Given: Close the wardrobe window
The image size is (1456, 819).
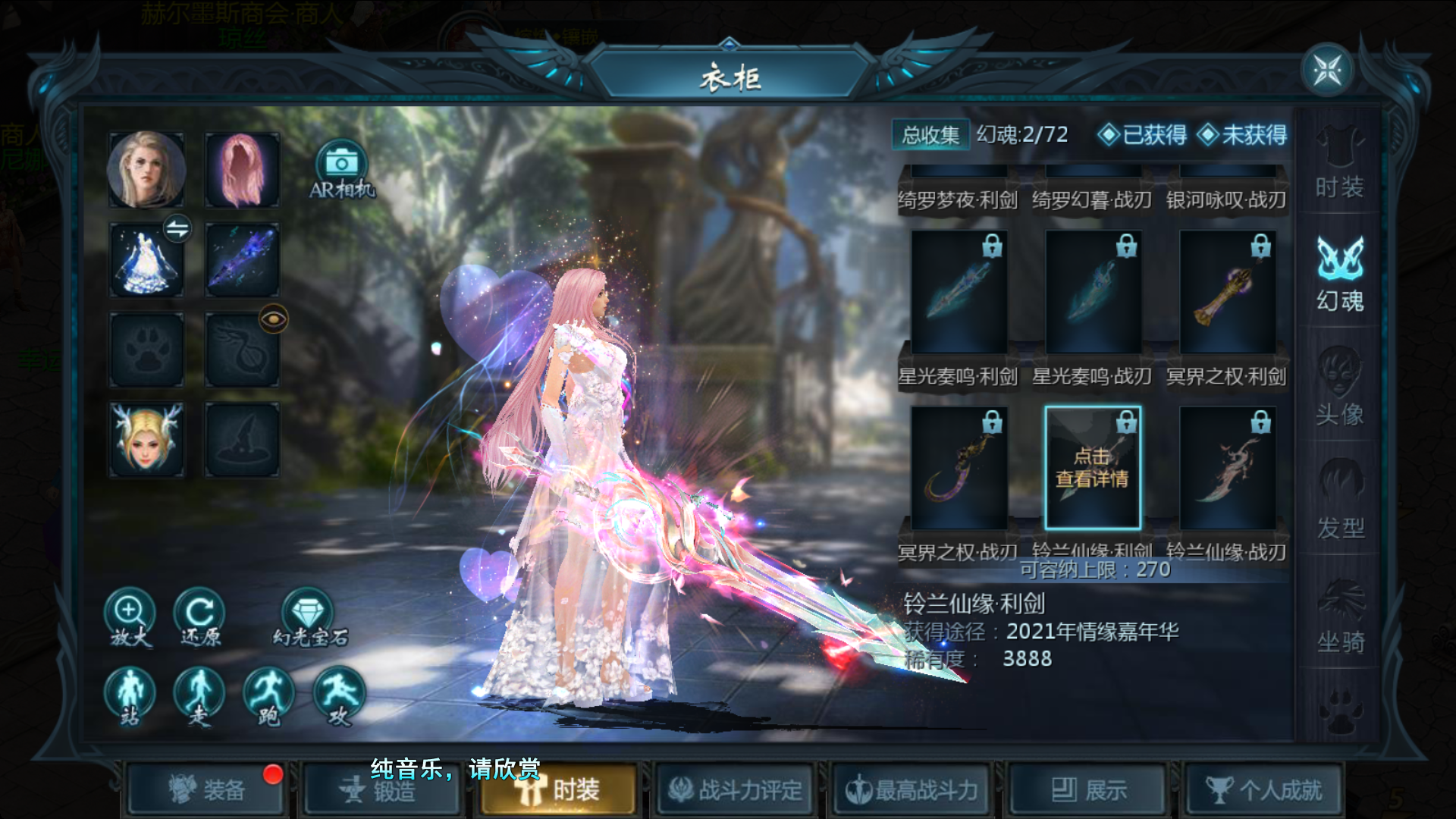Looking at the screenshot, I should coord(1327,71).
